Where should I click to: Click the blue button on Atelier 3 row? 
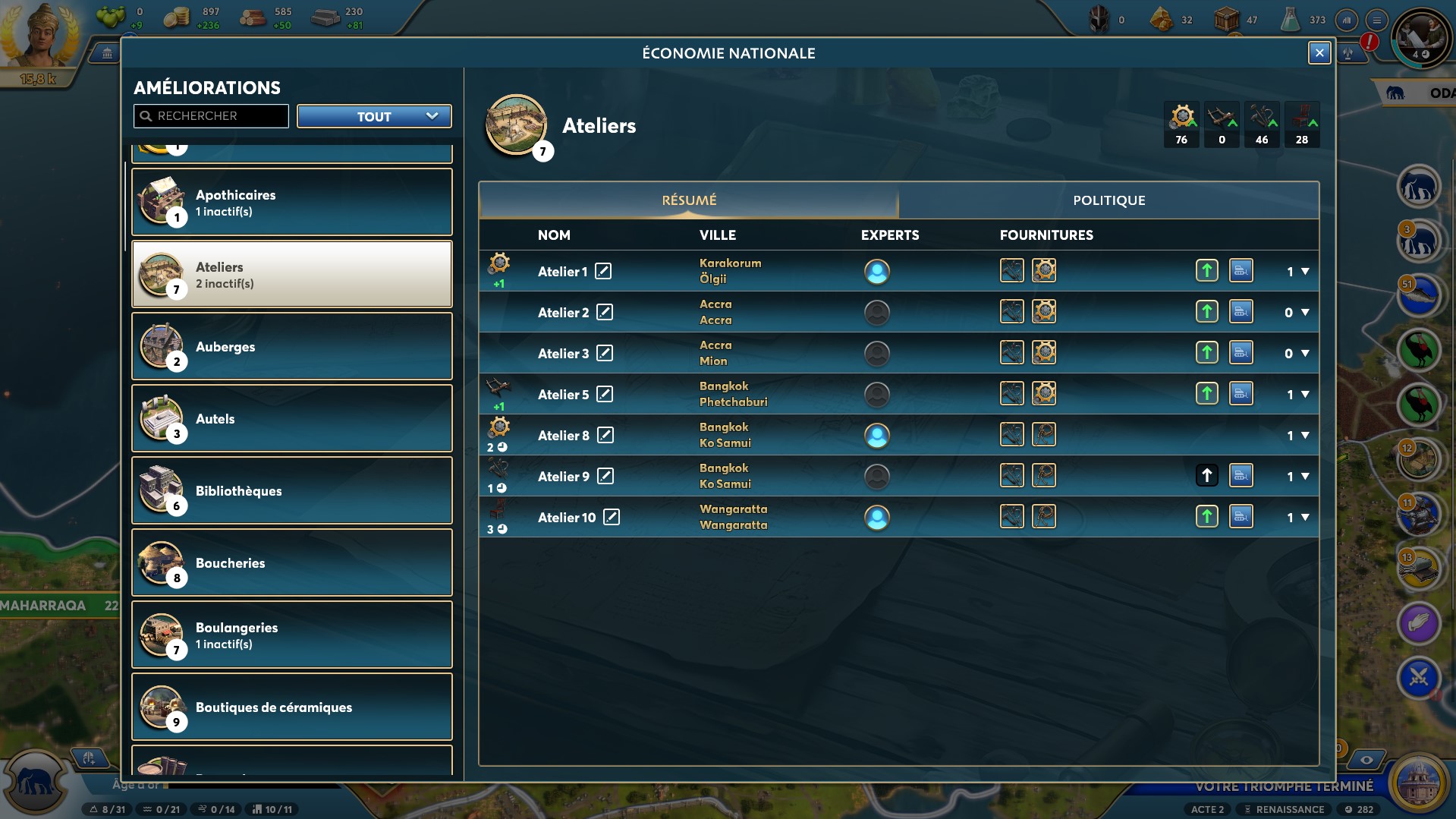point(1241,353)
